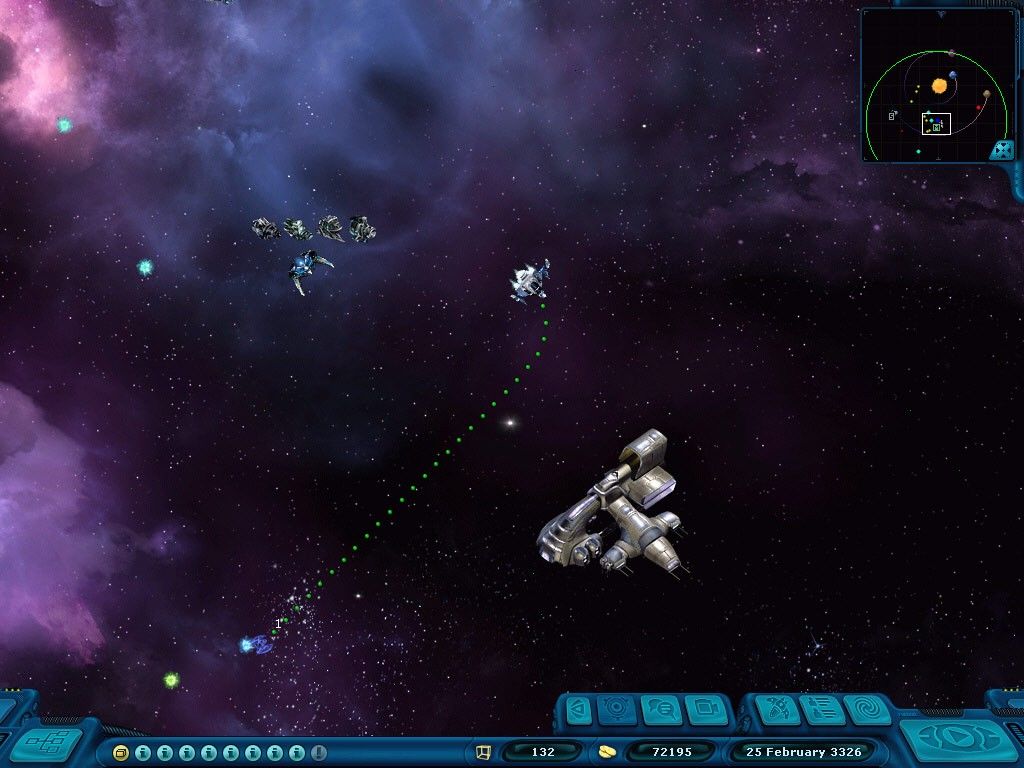Click the cargo cube icon

(484, 751)
